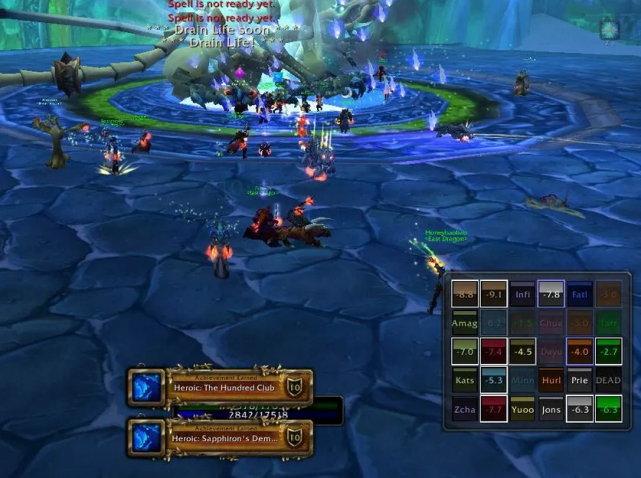The image size is (641, 478).
Task: Select raid member Hurl's frame
Action: (551, 380)
